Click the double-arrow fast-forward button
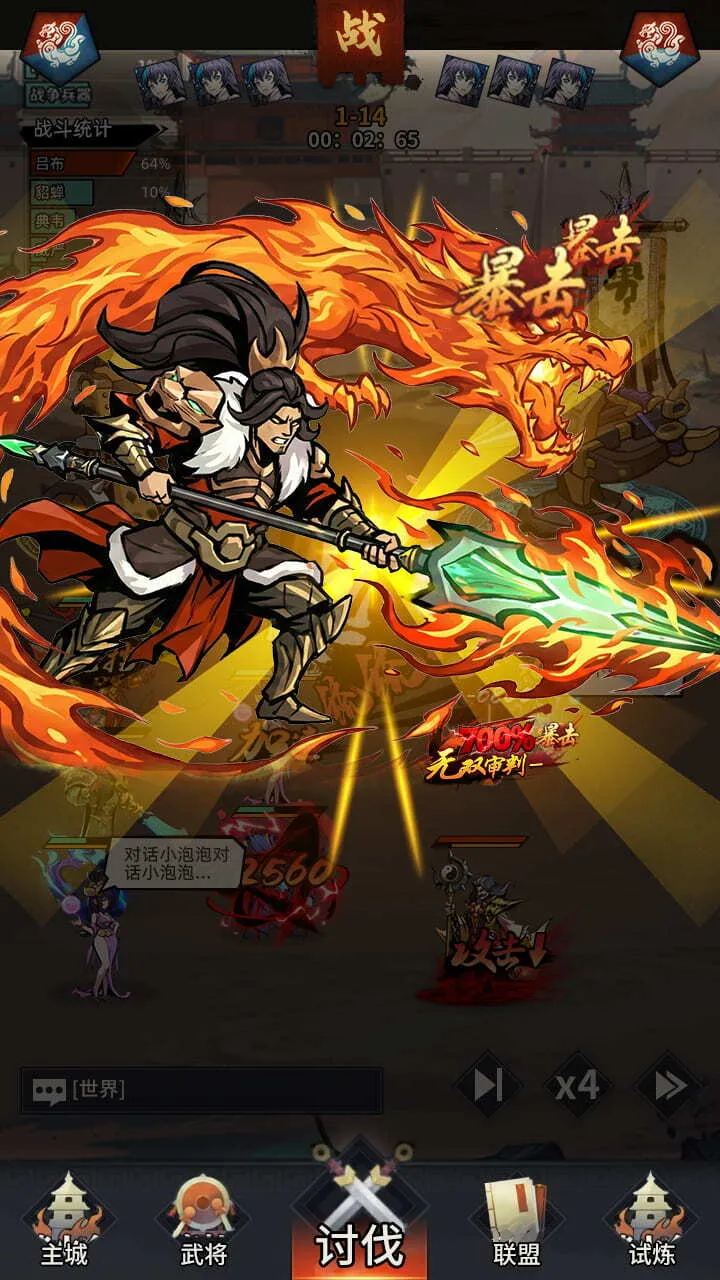The image size is (720, 1280). pyautogui.click(x=669, y=1085)
